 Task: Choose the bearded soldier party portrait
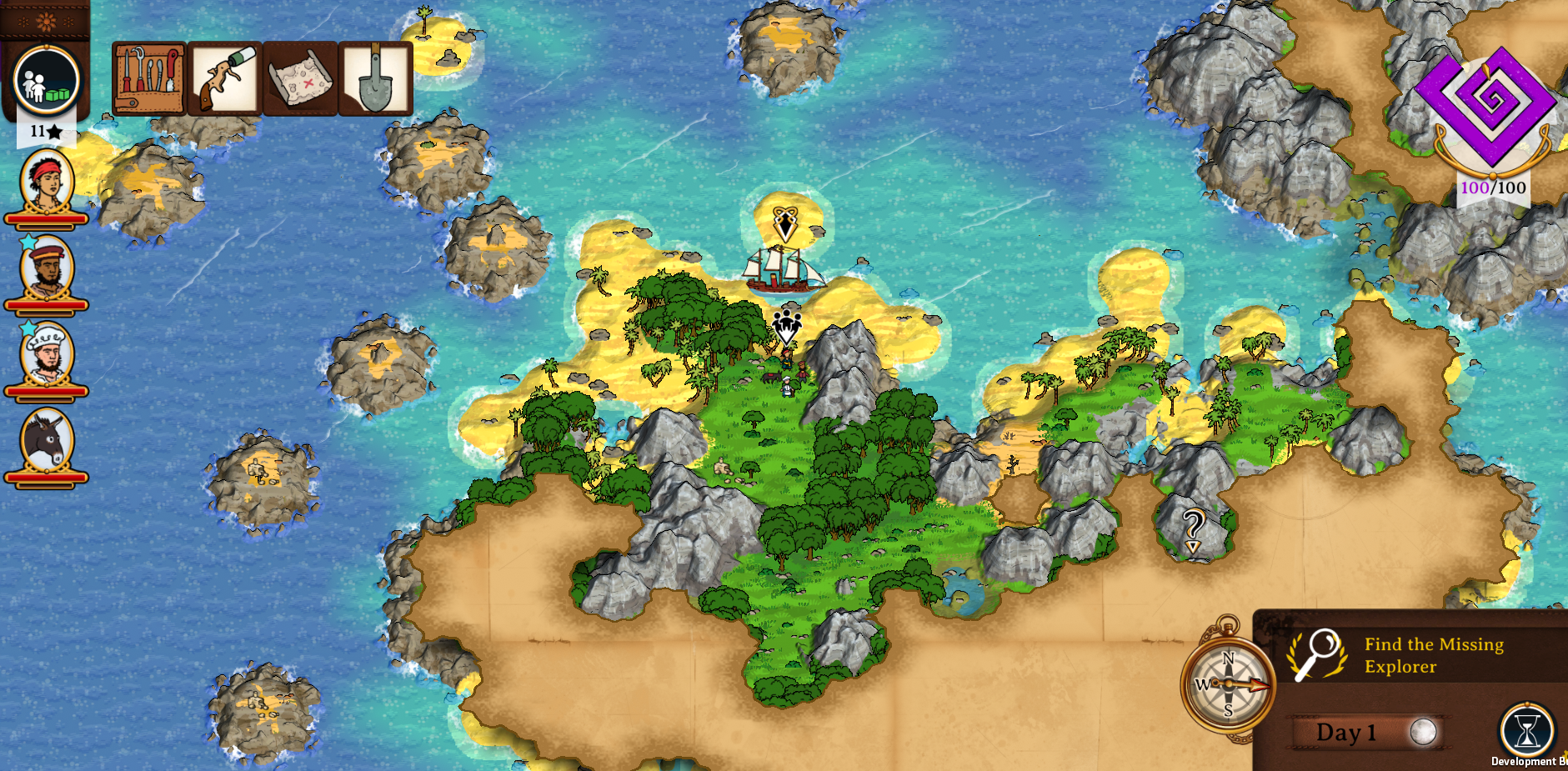pyautogui.click(x=47, y=268)
